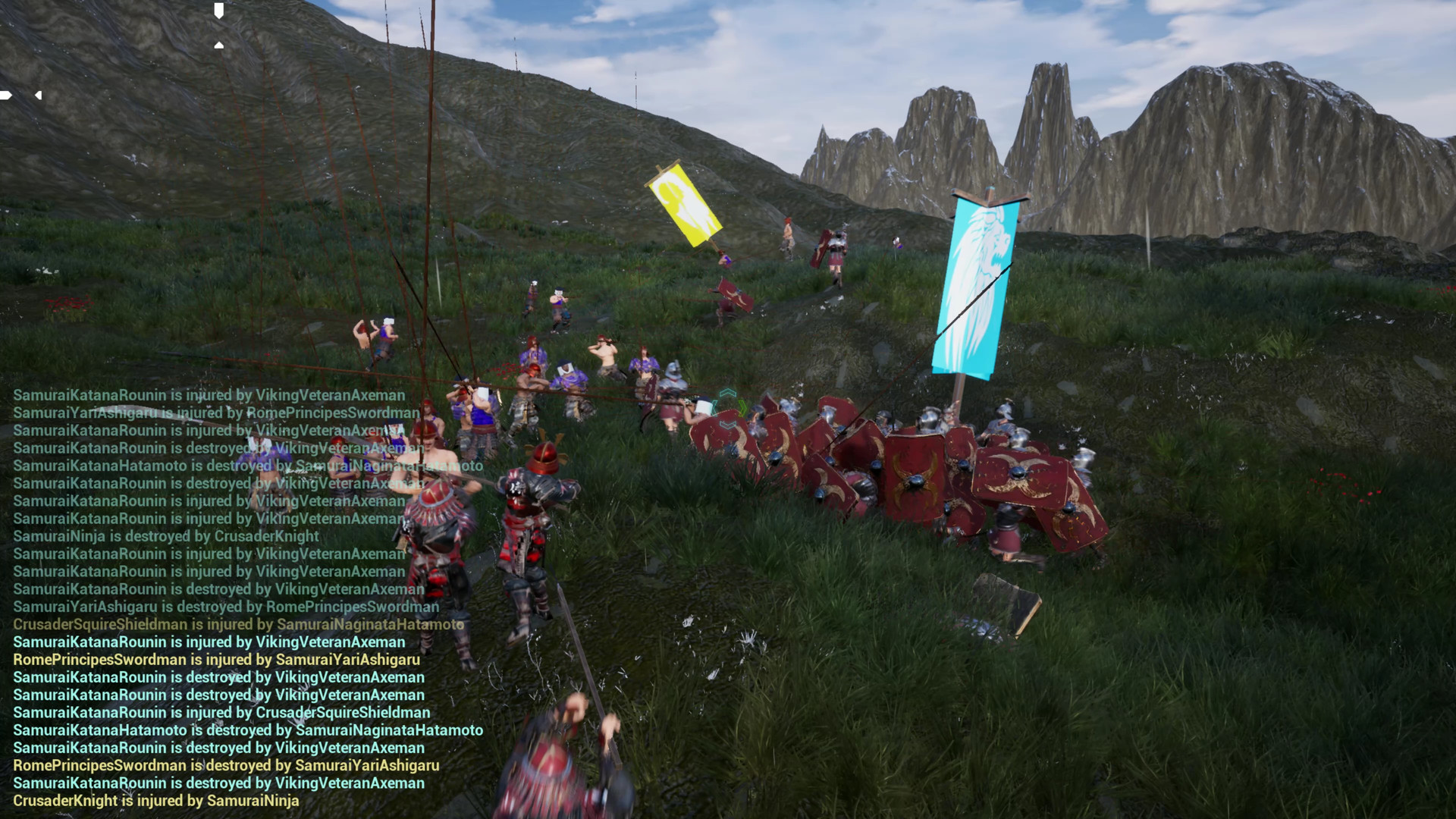Click the 'CrusaderSquireShieldman is injured' log line
1456x819 pixels.
point(239,624)
